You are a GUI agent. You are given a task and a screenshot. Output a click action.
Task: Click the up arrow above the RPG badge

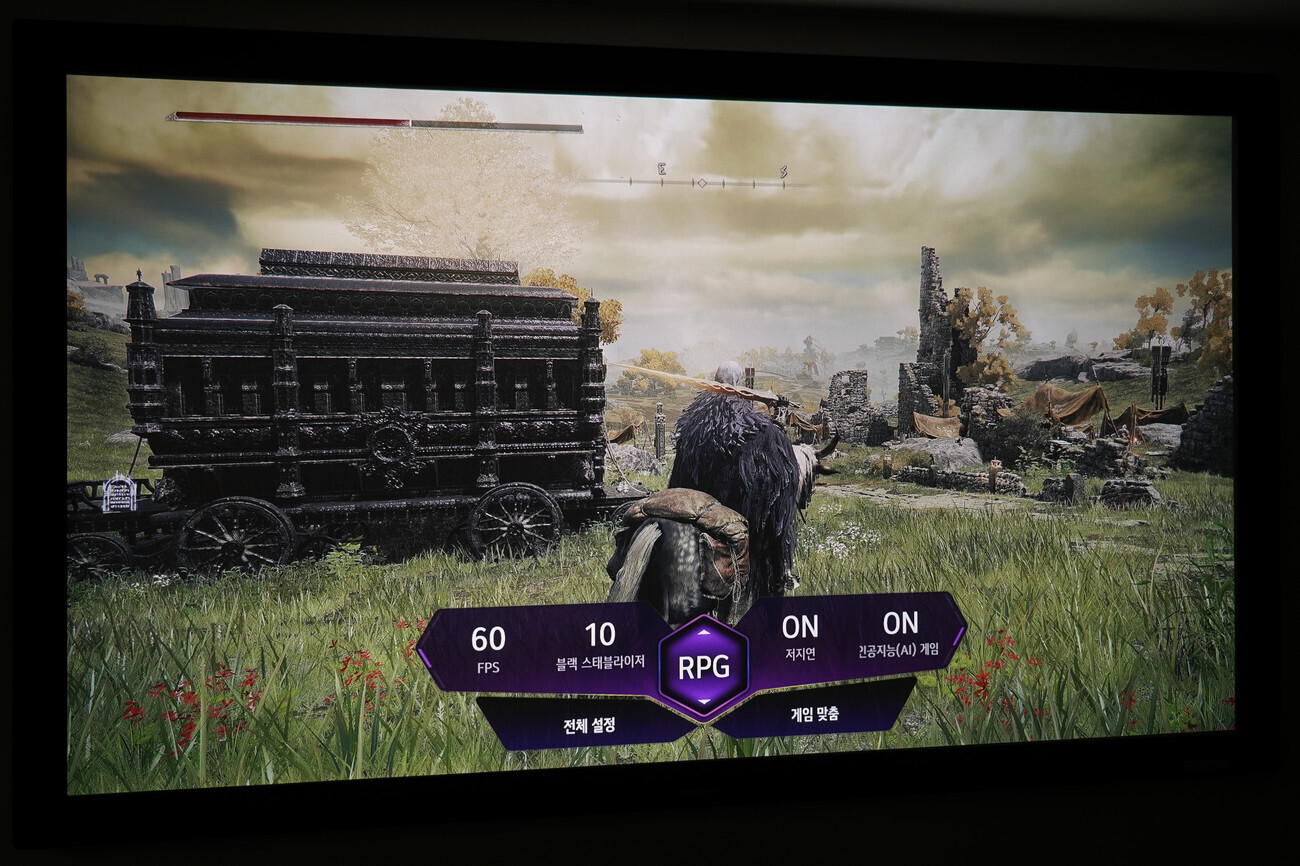(x=706, y=633)
